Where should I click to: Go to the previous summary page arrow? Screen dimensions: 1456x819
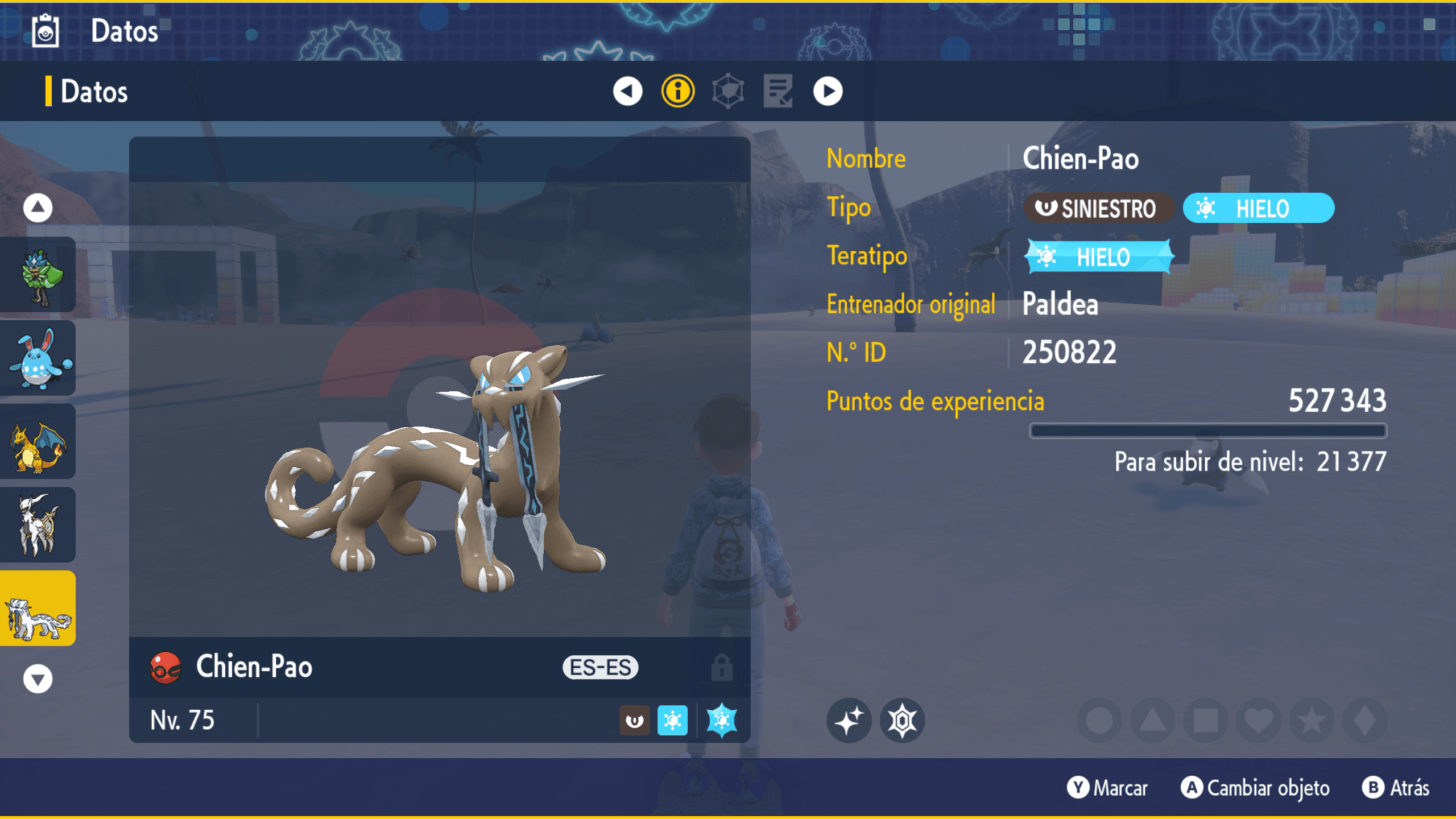click(x=627, y=91)
